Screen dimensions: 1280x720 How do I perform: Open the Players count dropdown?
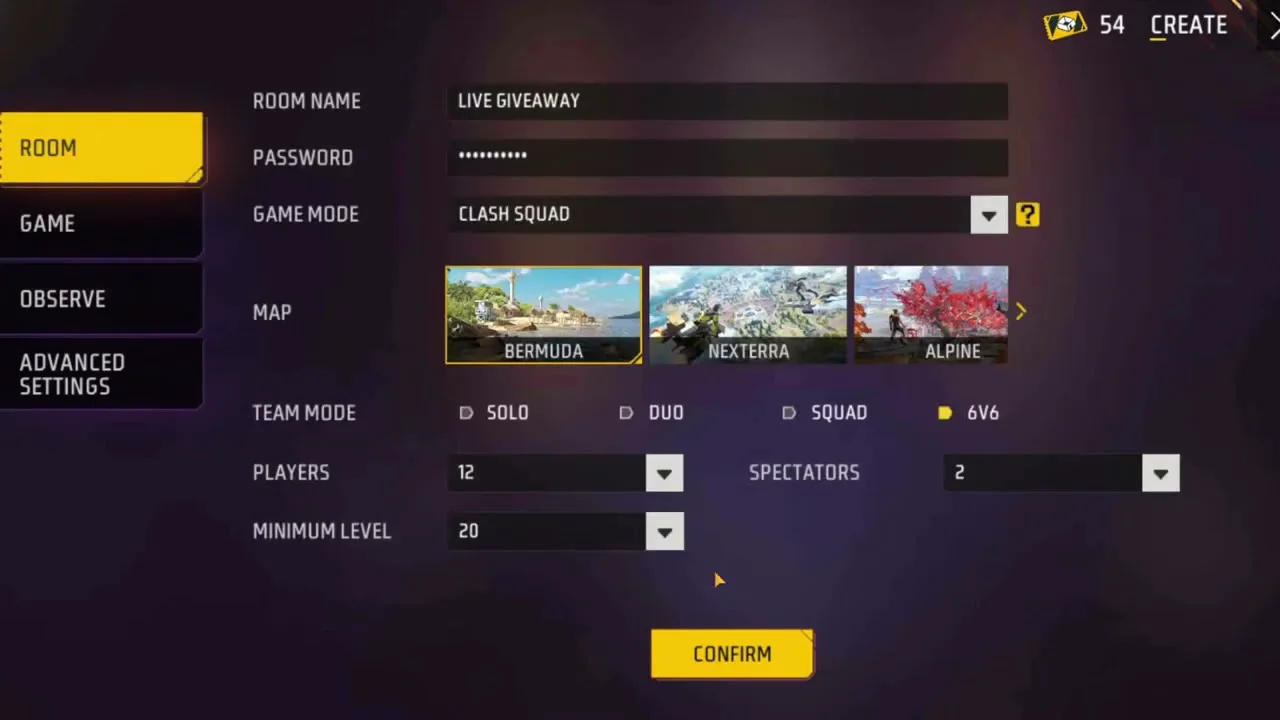(x=664, y=473)
